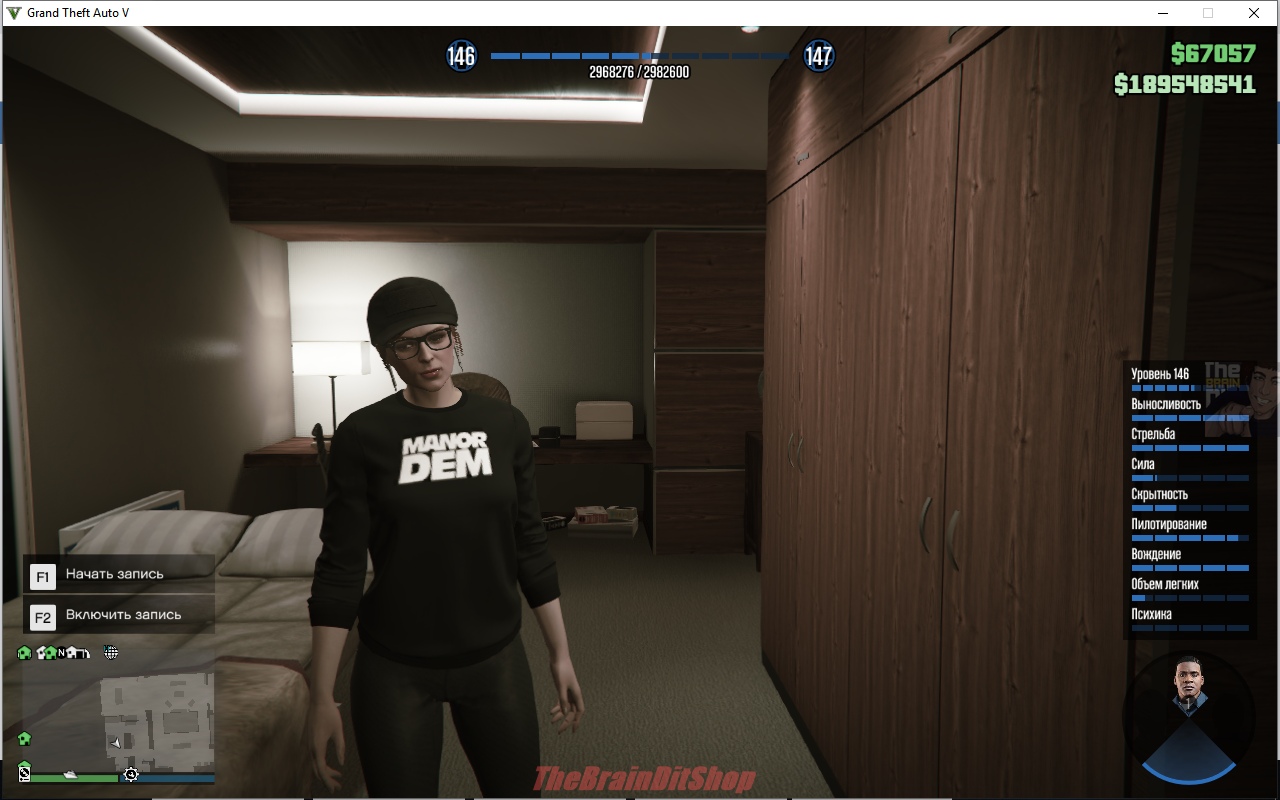Click the globe icon above the minimap
The width and height of the screenshot is (1280, 800).
coord(111,653)
